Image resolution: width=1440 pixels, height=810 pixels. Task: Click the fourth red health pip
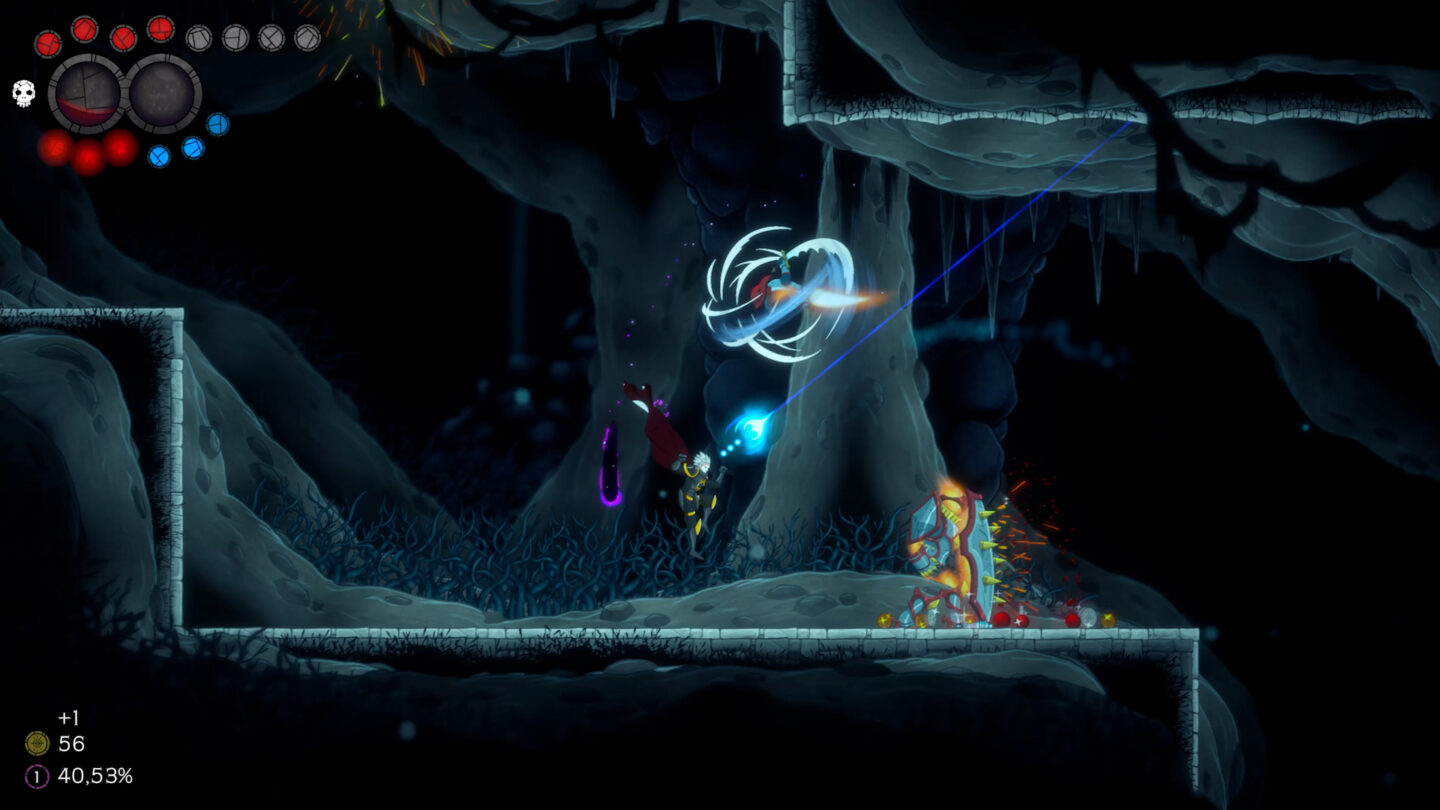160,30
